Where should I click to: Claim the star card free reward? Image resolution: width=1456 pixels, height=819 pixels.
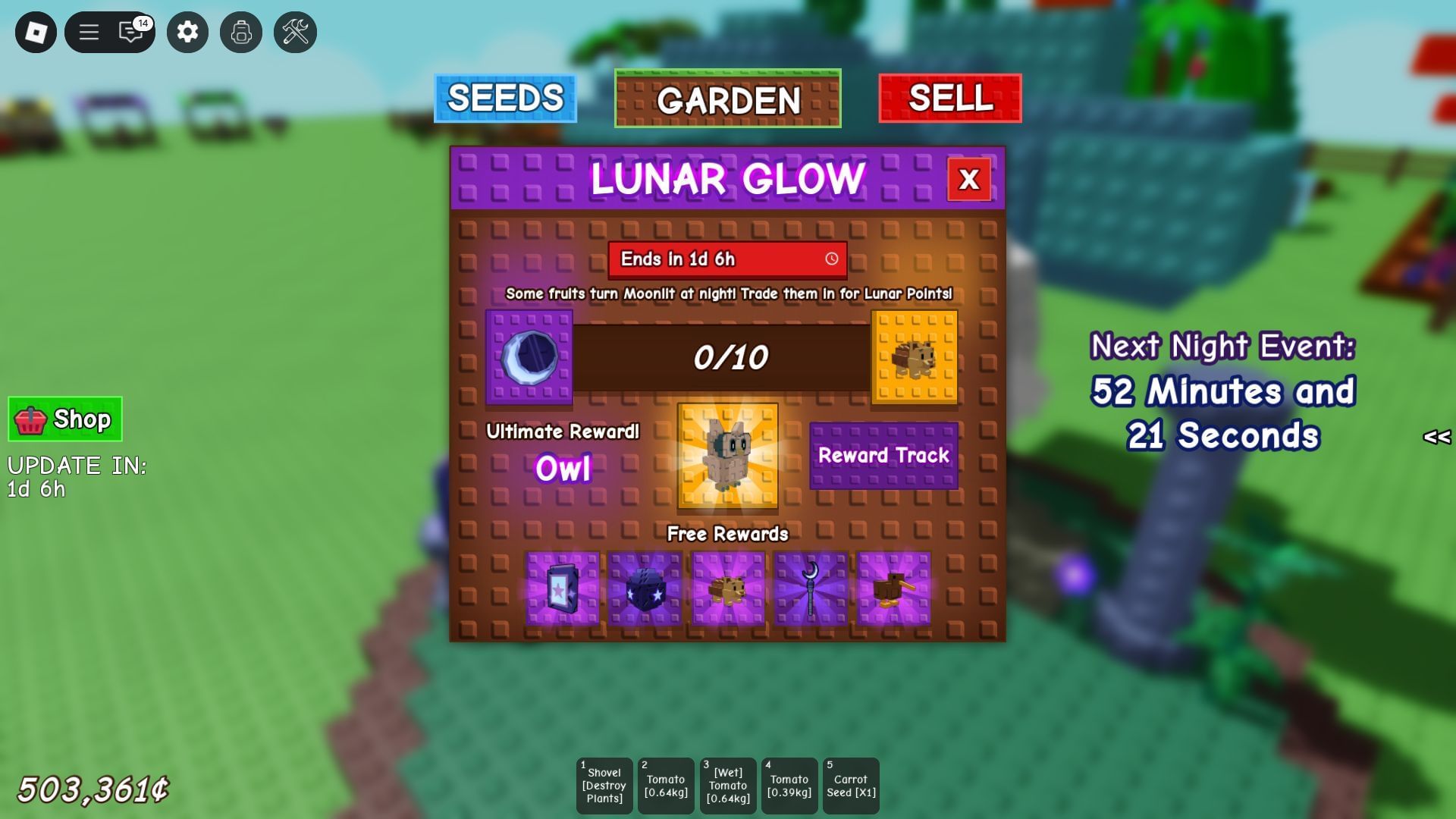click(x=561, y=588)
